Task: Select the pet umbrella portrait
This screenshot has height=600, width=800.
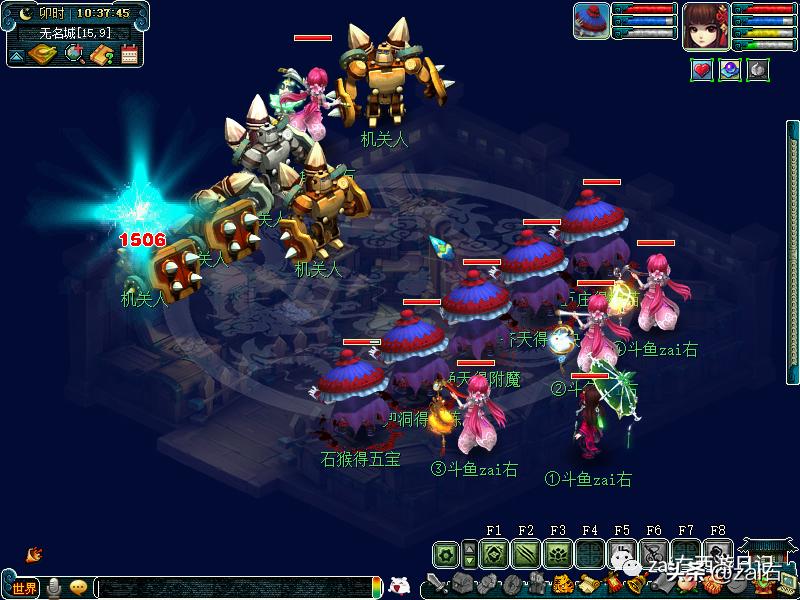Action: pos(591,22)
